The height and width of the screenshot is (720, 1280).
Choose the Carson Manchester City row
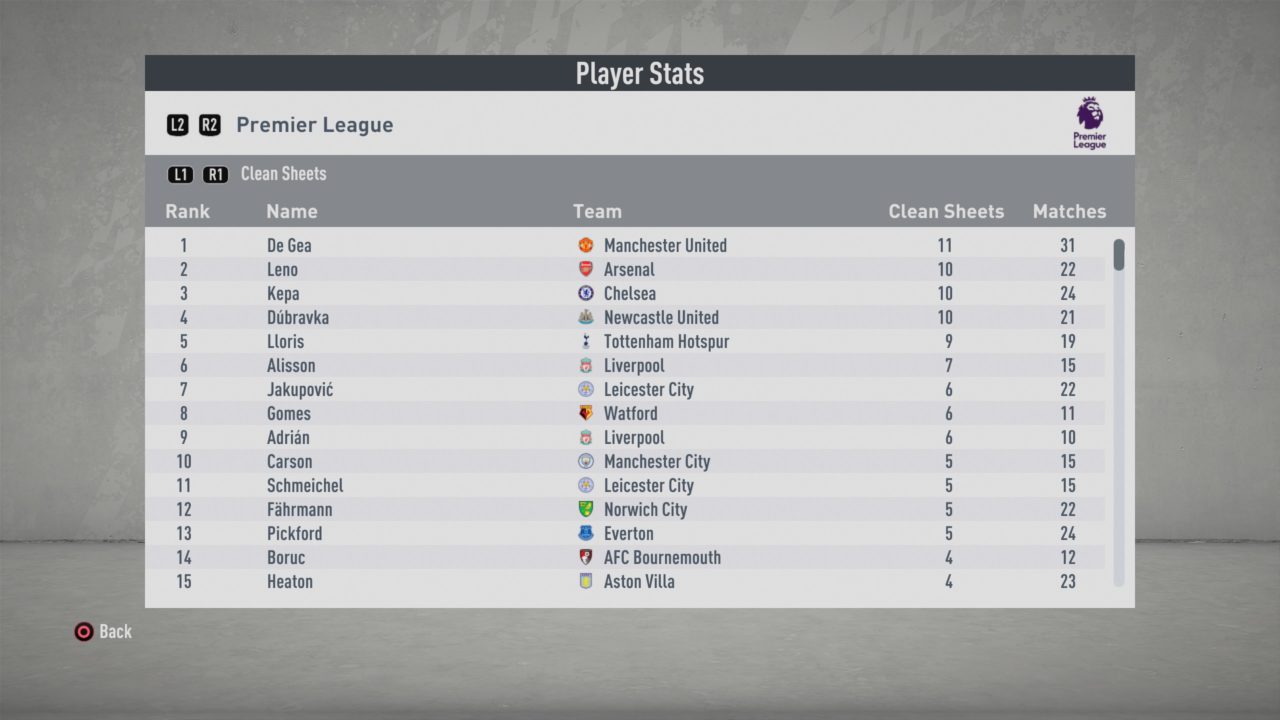coord(640,461)
